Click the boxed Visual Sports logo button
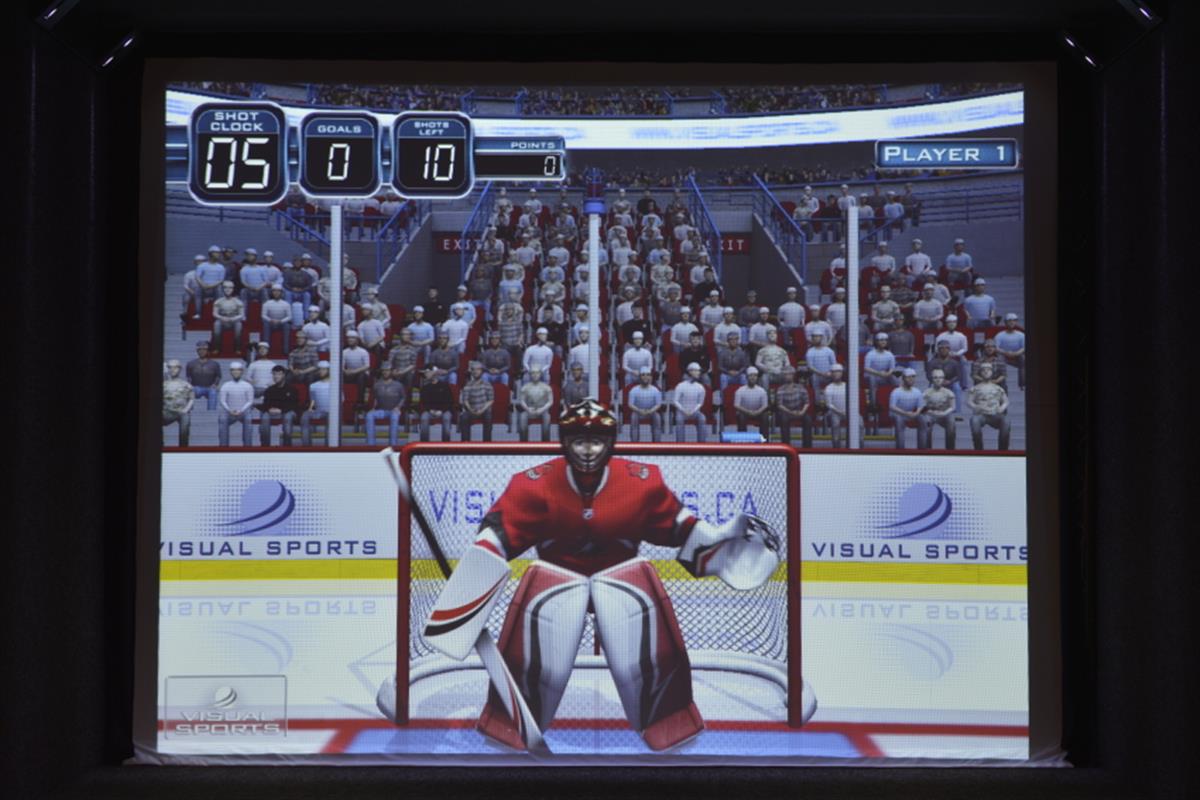Viewport: 1200px width, 800px height. pos(226,706)
